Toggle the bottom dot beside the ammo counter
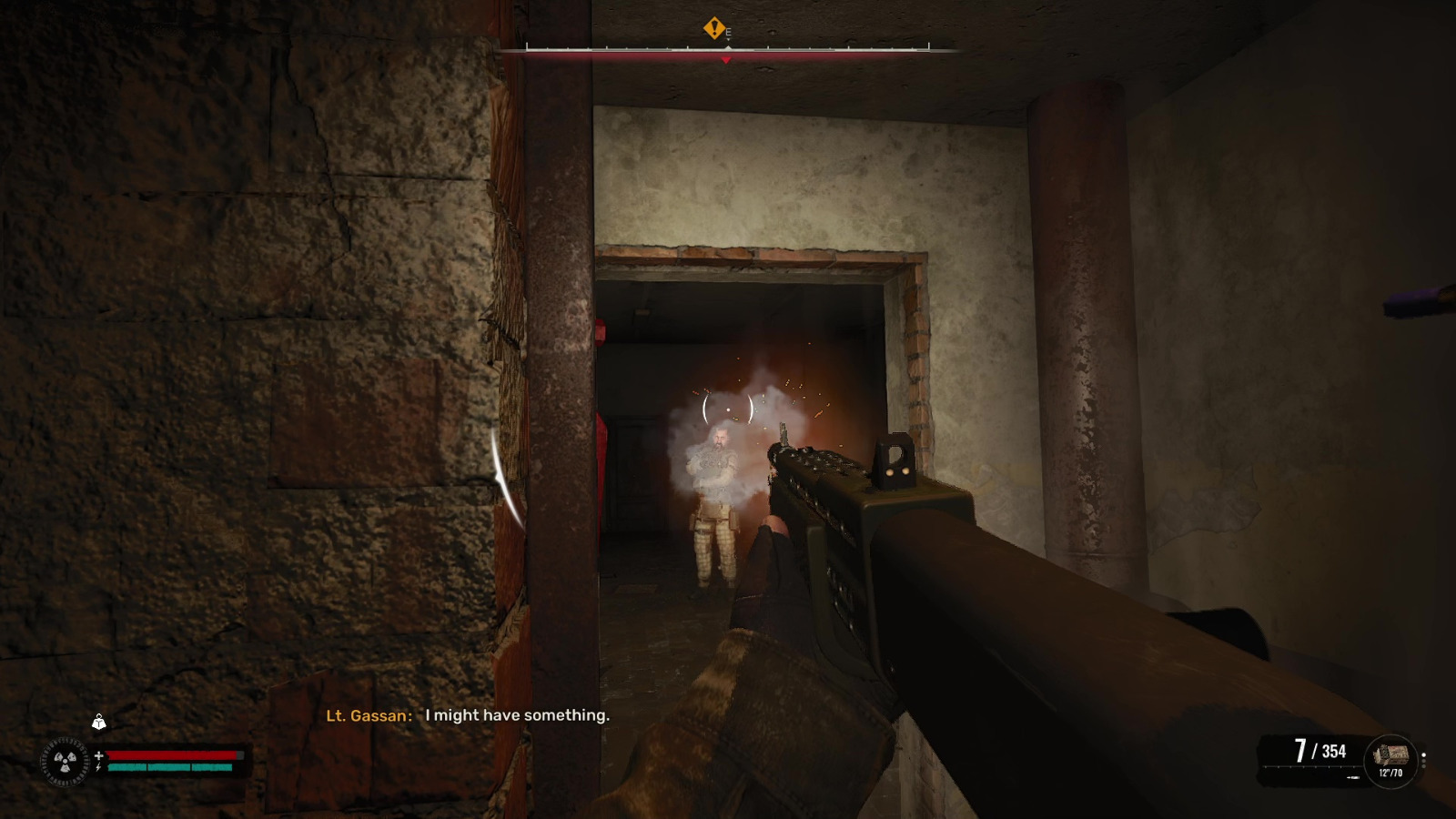This screenshot has height=819, width=1456. [1424, 766]
